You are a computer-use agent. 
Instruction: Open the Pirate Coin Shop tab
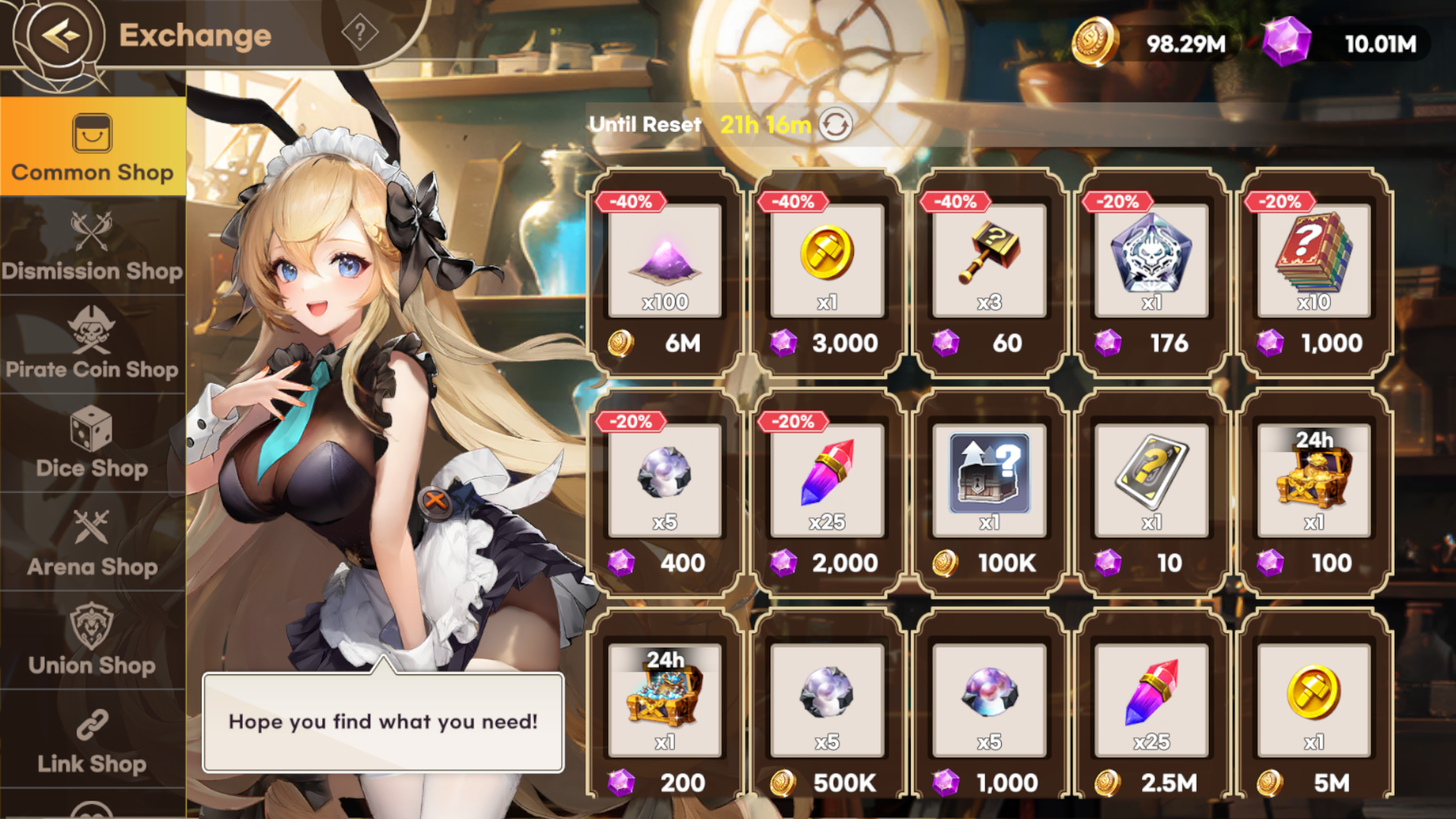tap(93, 345)
